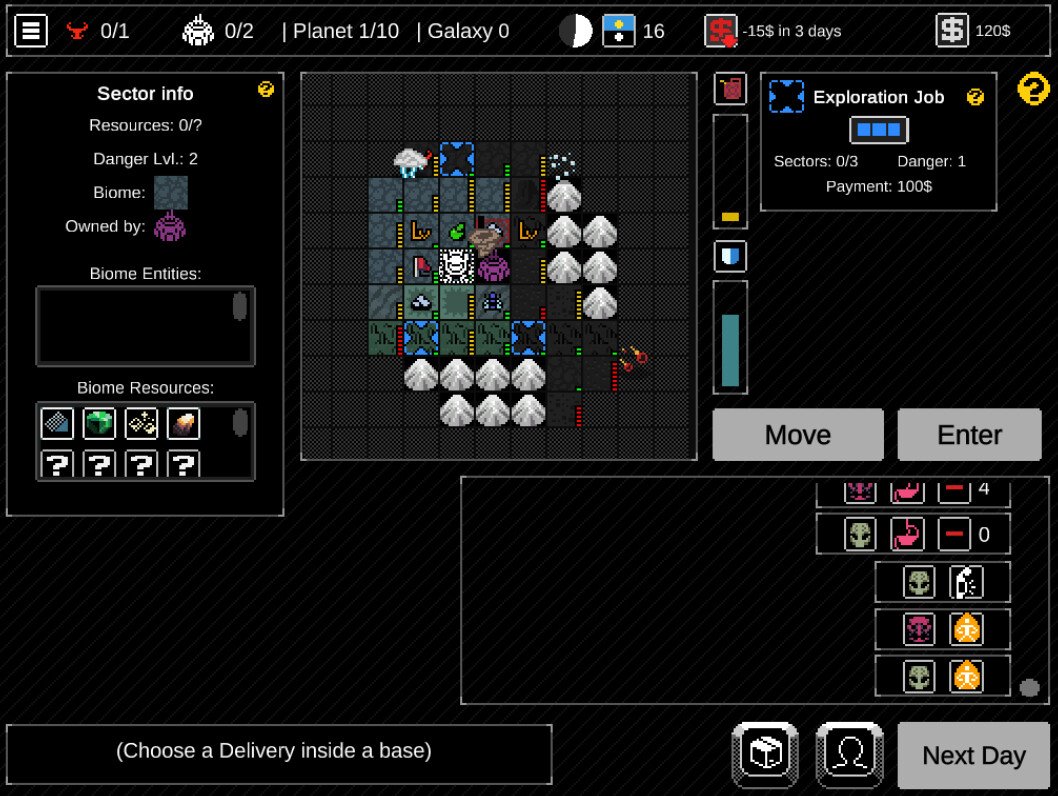1058x796 pixels.
Task: Show the large yellow help icon
Action: 1033,89
